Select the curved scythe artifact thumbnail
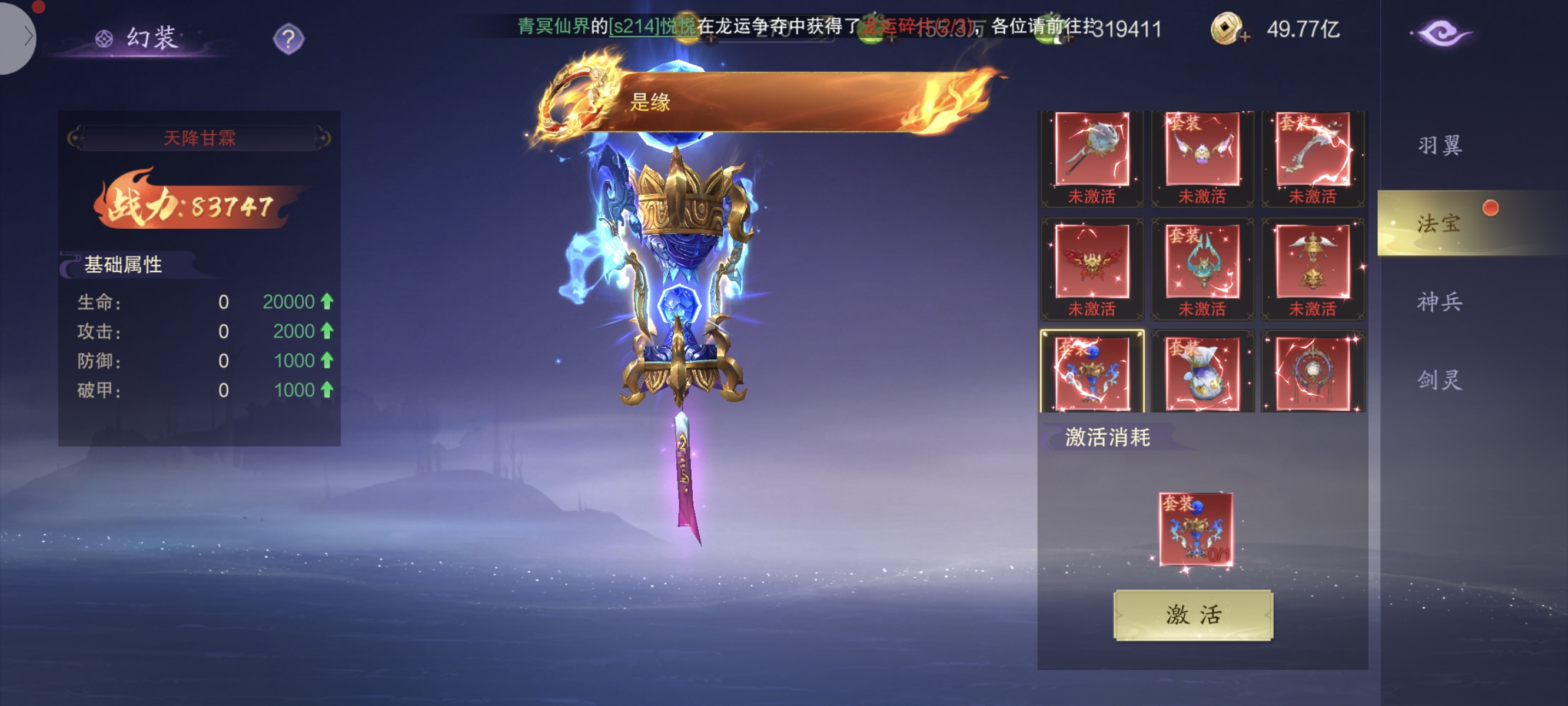The height and width of the screenshot is (706, 1568). tap(1313, 149)
